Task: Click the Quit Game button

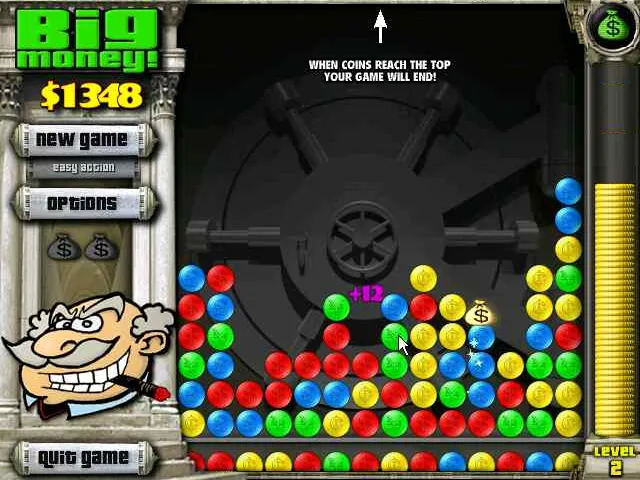Action: [x=83, y=458]
